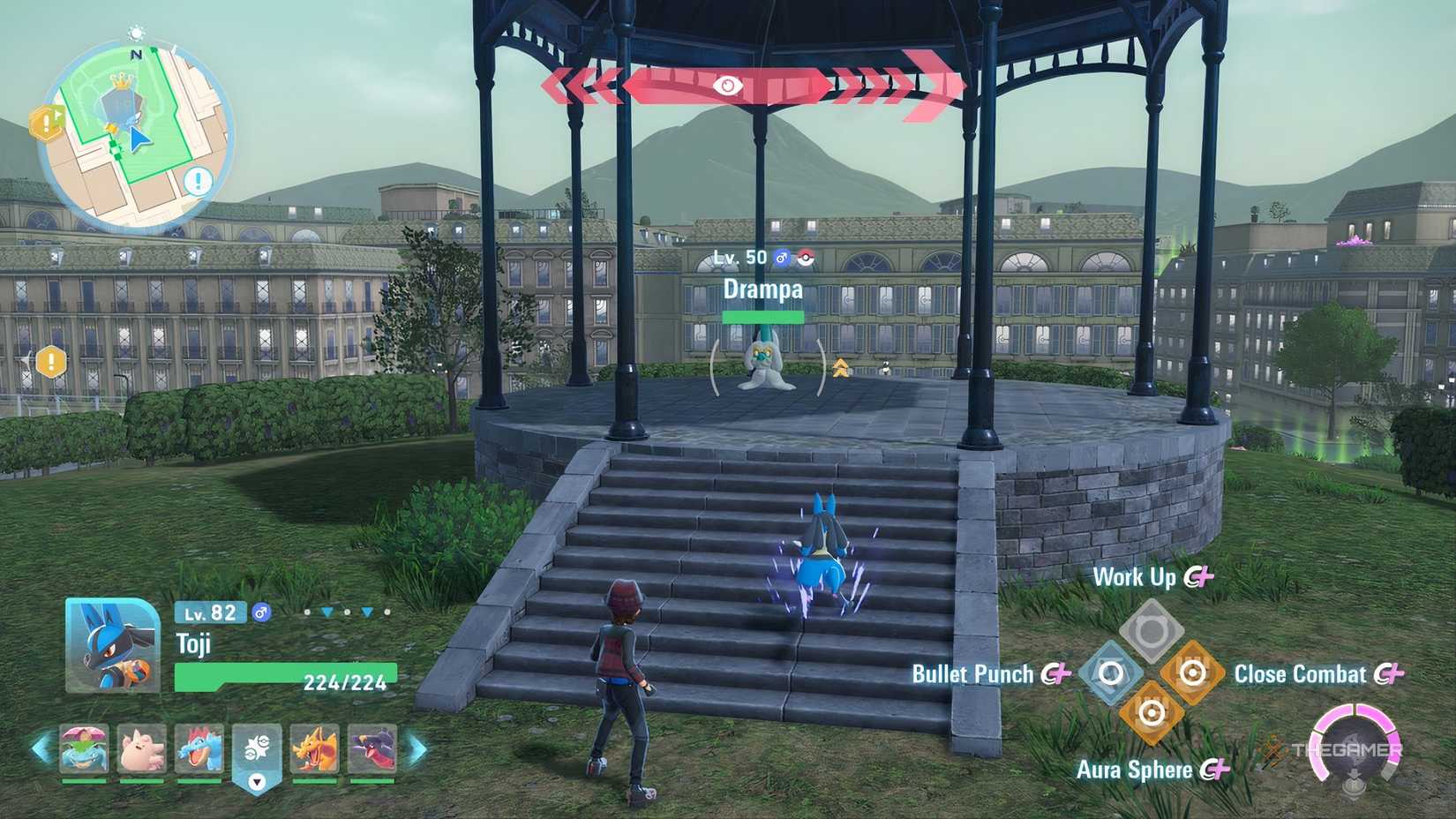Select the Feraligatr party icon
This screenshot has height=819, width=1456.
(198, 748)
